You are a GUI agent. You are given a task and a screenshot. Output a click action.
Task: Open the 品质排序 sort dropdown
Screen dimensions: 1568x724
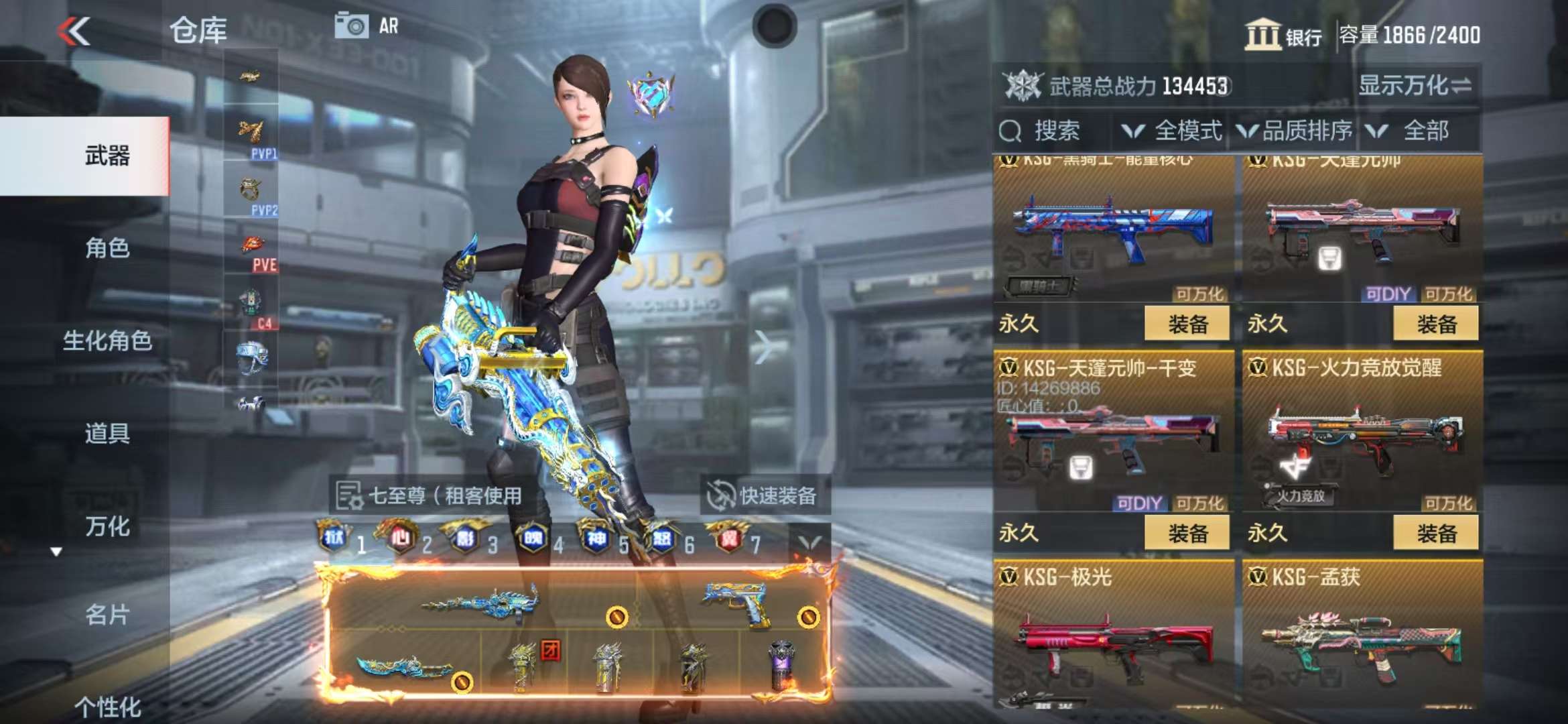point(1295,131)
